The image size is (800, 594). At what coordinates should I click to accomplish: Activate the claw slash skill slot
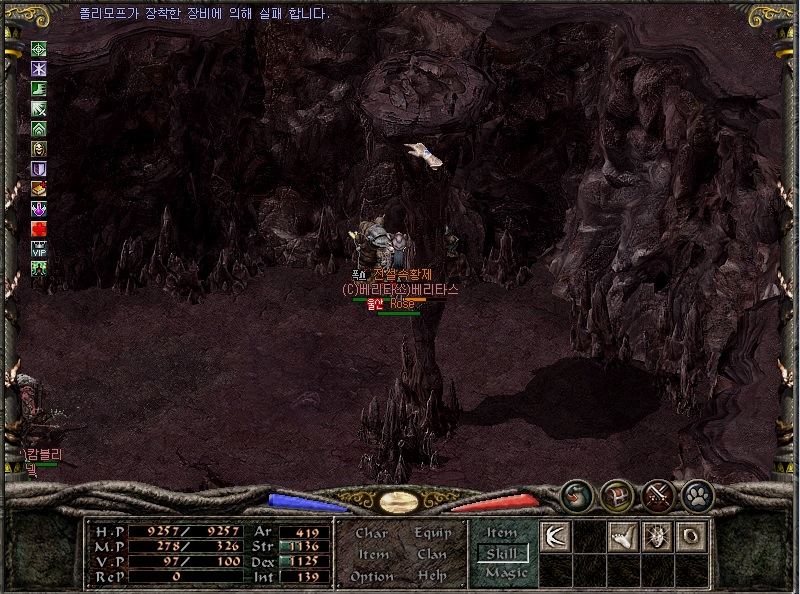point(555,536)
